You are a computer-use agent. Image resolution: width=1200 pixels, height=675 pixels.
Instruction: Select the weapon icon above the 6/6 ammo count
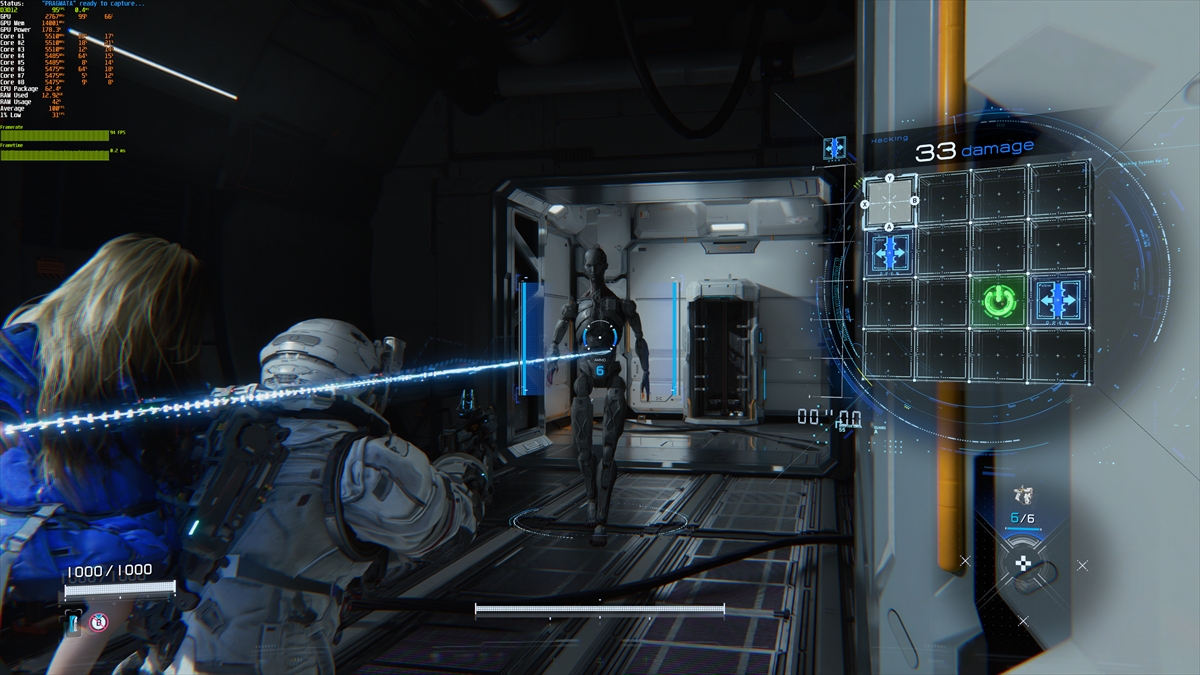coord(1021,494)
